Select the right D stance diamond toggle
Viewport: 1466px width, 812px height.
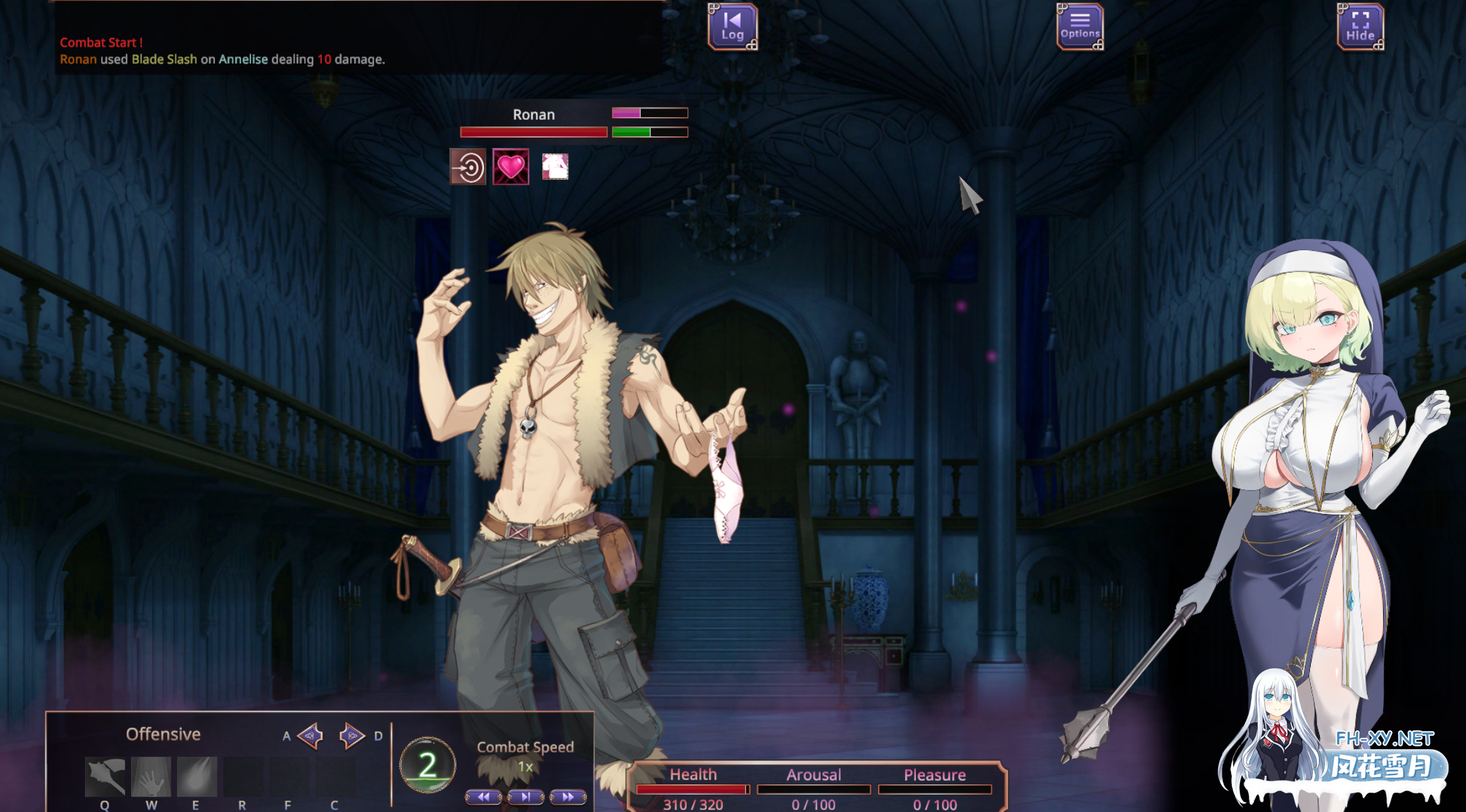(351, 735)
